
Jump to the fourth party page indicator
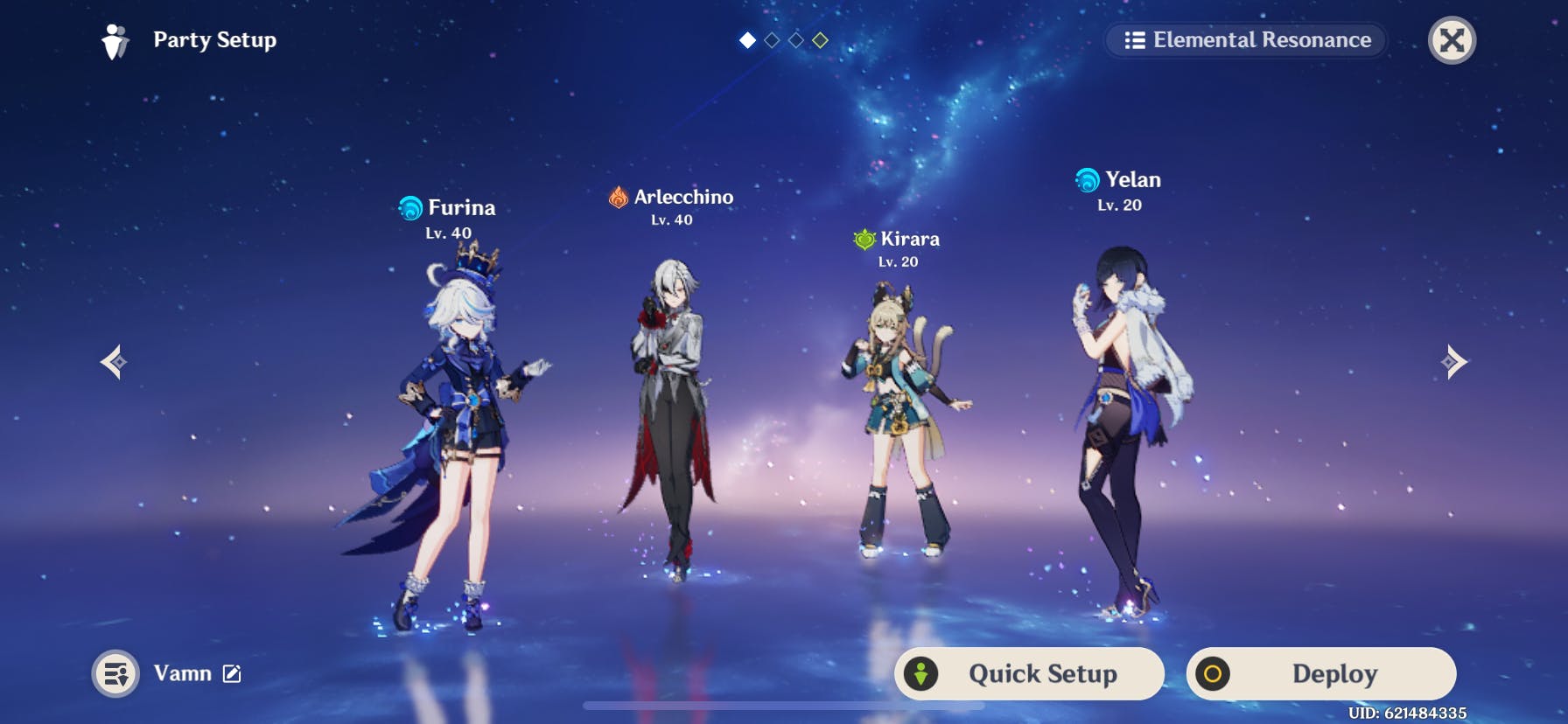coord(820,40)
